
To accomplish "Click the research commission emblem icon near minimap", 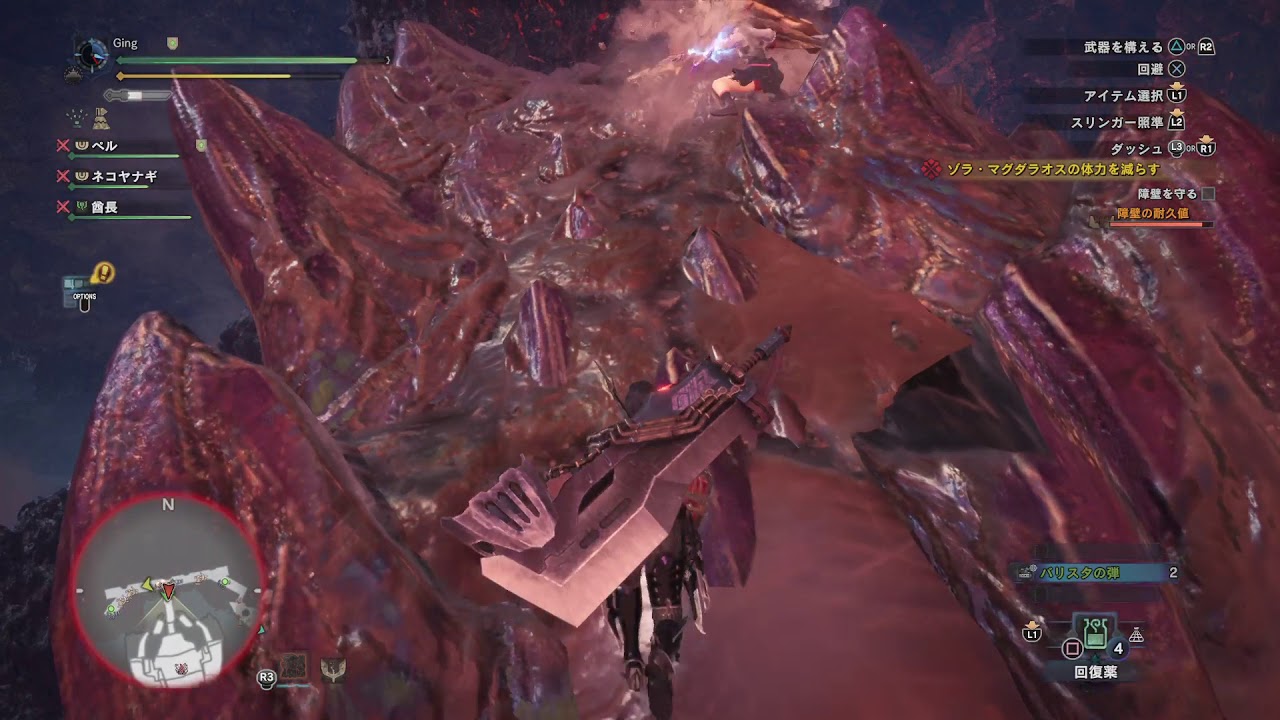I will coord(335,667).
